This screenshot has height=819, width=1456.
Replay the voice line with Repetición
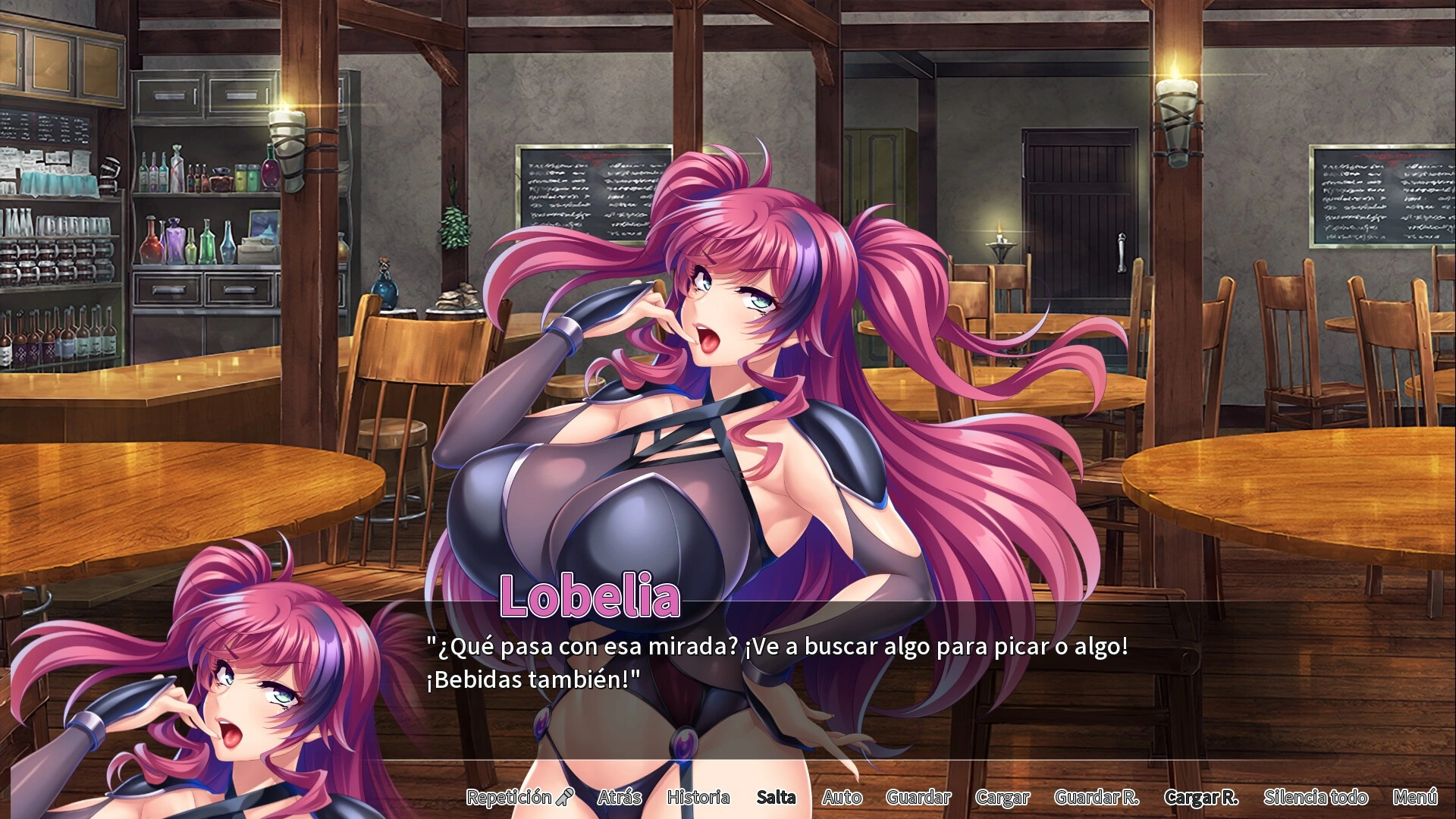click(x=519, y=797)
